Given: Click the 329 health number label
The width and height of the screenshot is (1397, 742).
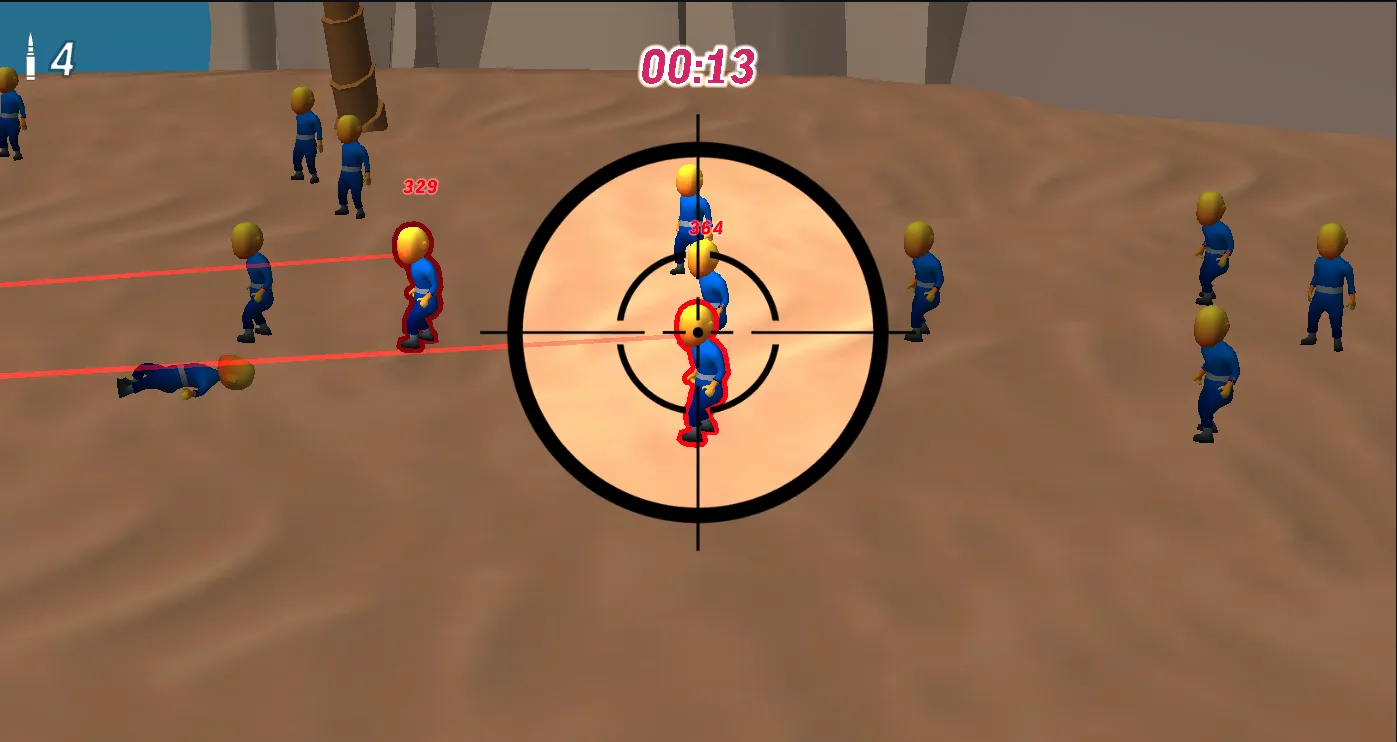Looking at the screenshot, I should pos(421,185).
